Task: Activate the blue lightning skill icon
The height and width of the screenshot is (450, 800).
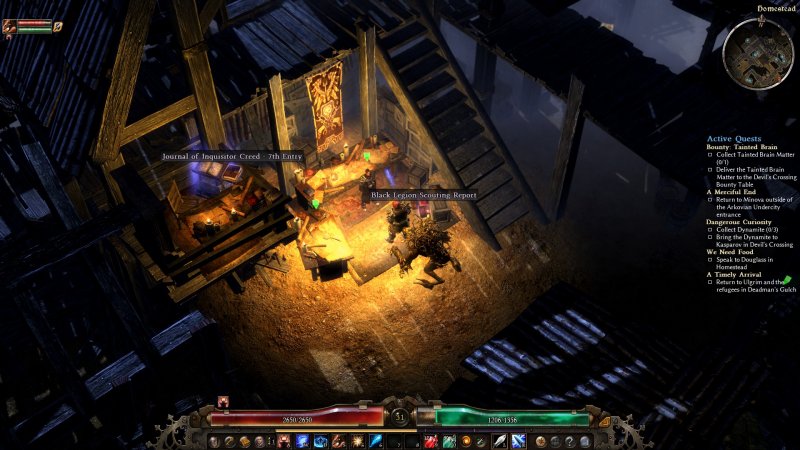Action: [x=303, y=441]
